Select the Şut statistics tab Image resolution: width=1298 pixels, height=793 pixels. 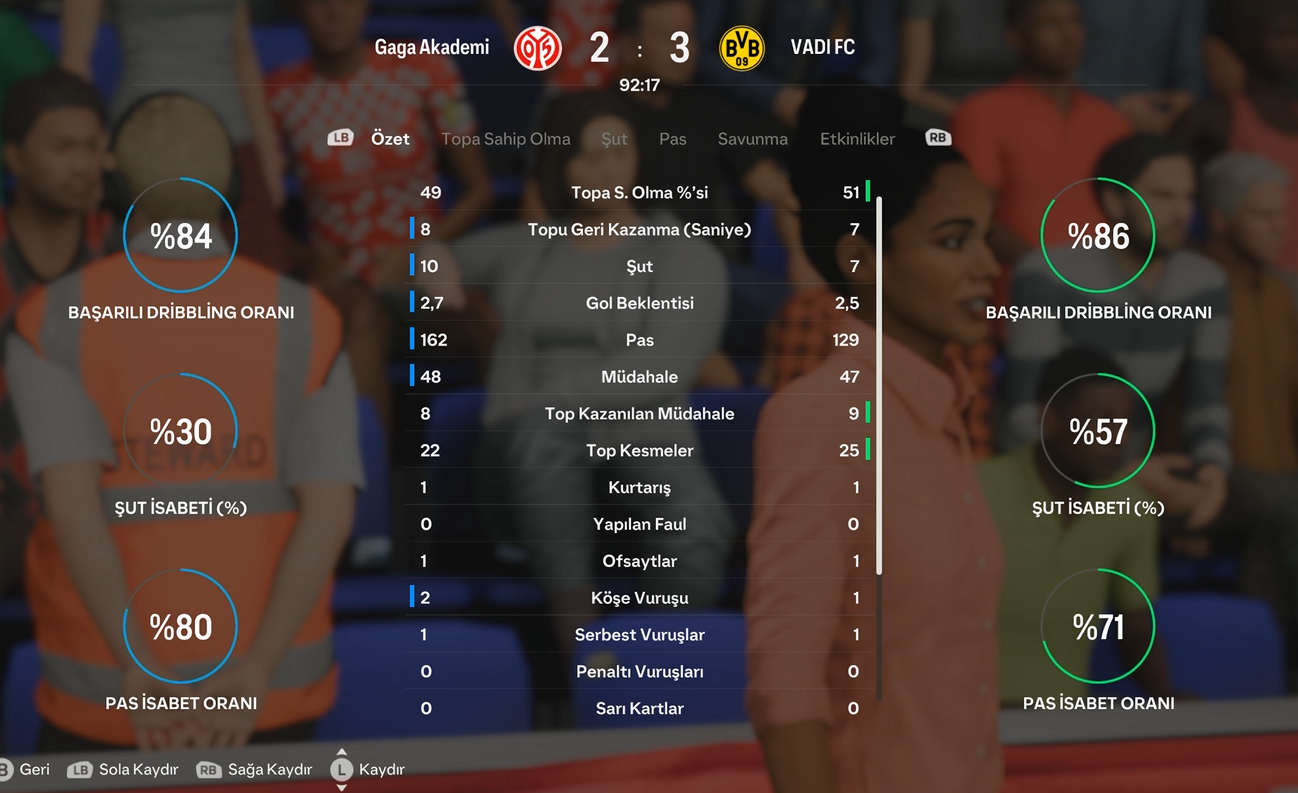[614, 139]
